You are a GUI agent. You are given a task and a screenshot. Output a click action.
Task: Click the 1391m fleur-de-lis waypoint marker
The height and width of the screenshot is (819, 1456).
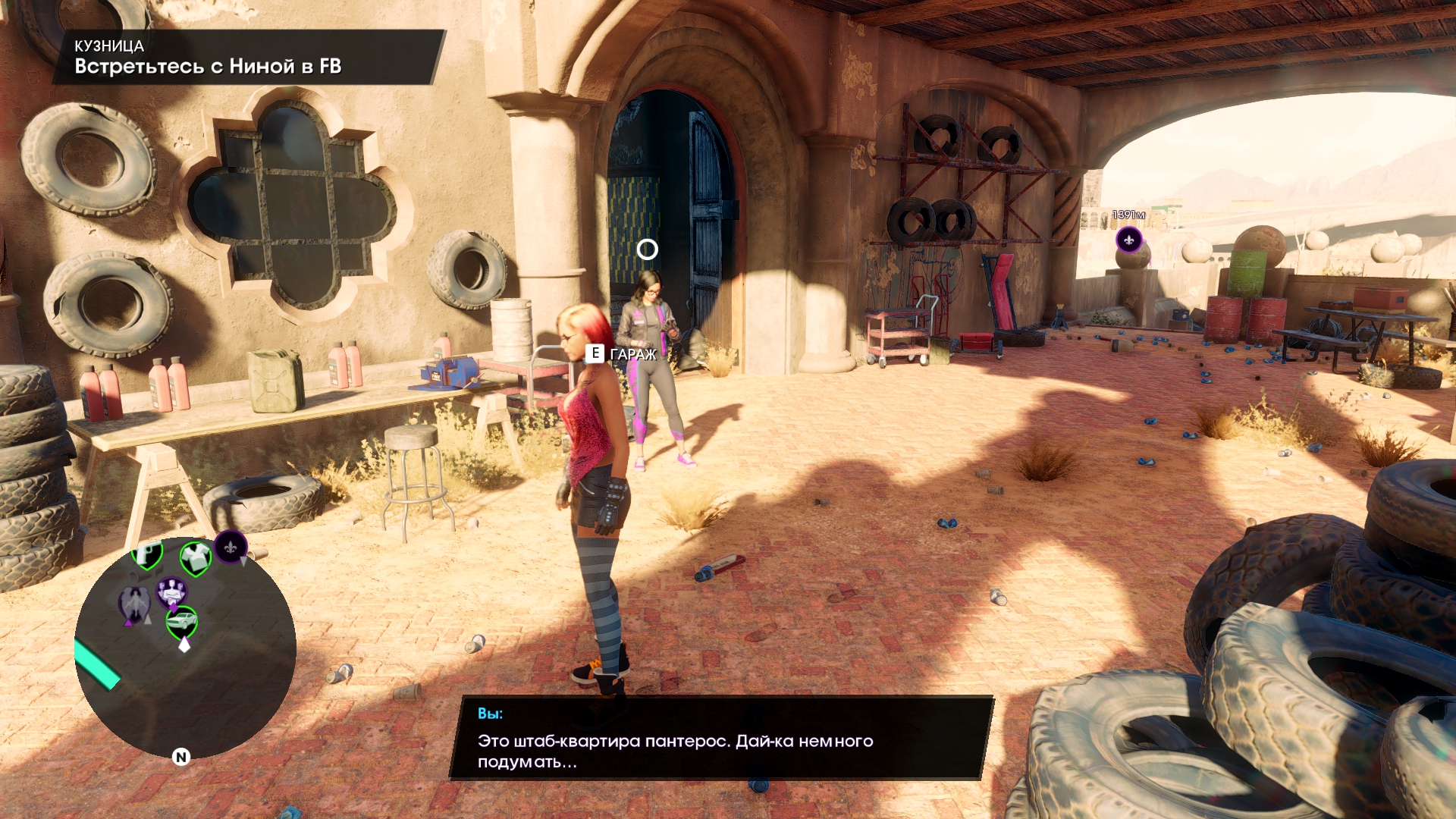[1128, 240]
